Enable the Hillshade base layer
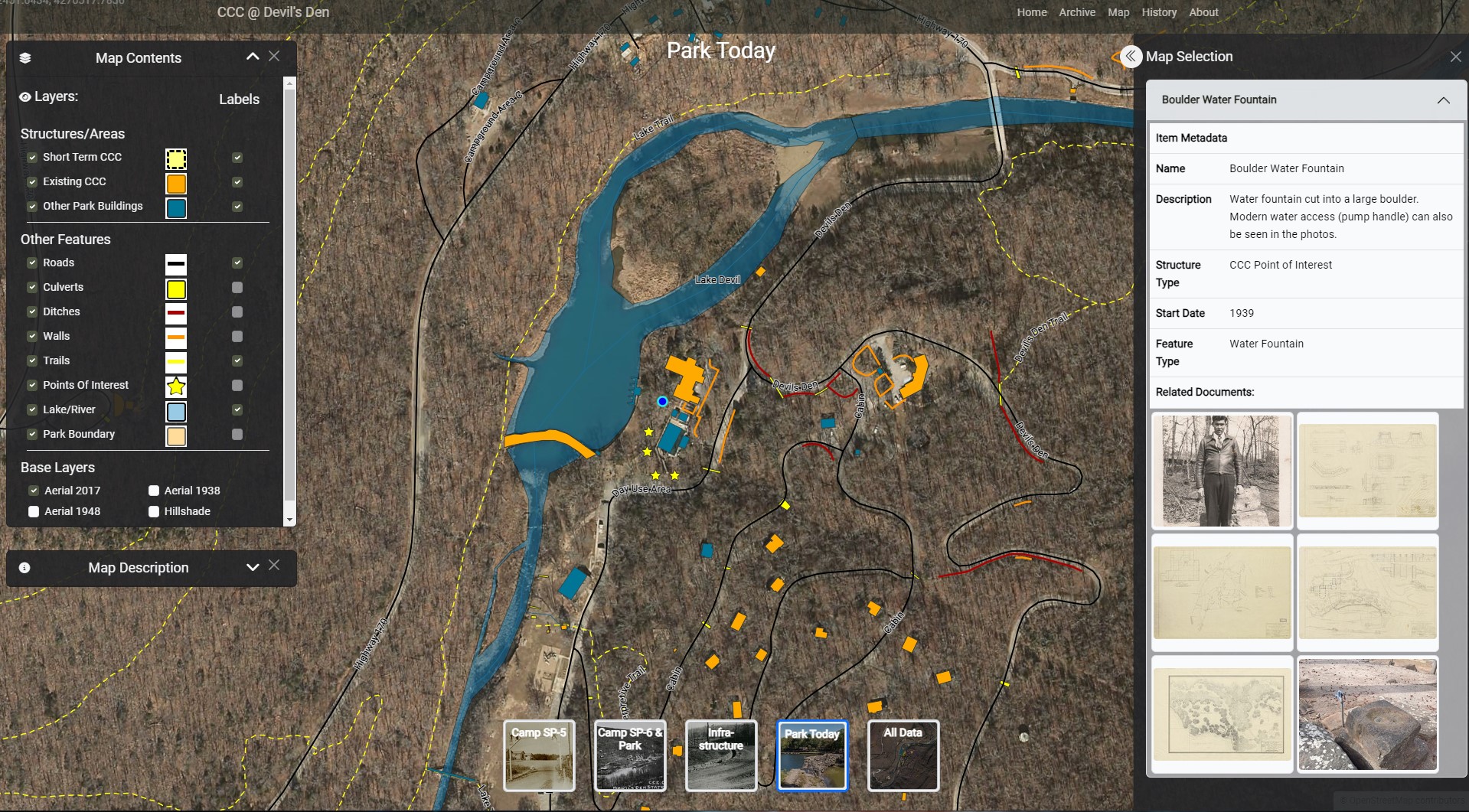Image resolution: width=1469 pixels, height=812 pixels. tap(154, 511)
